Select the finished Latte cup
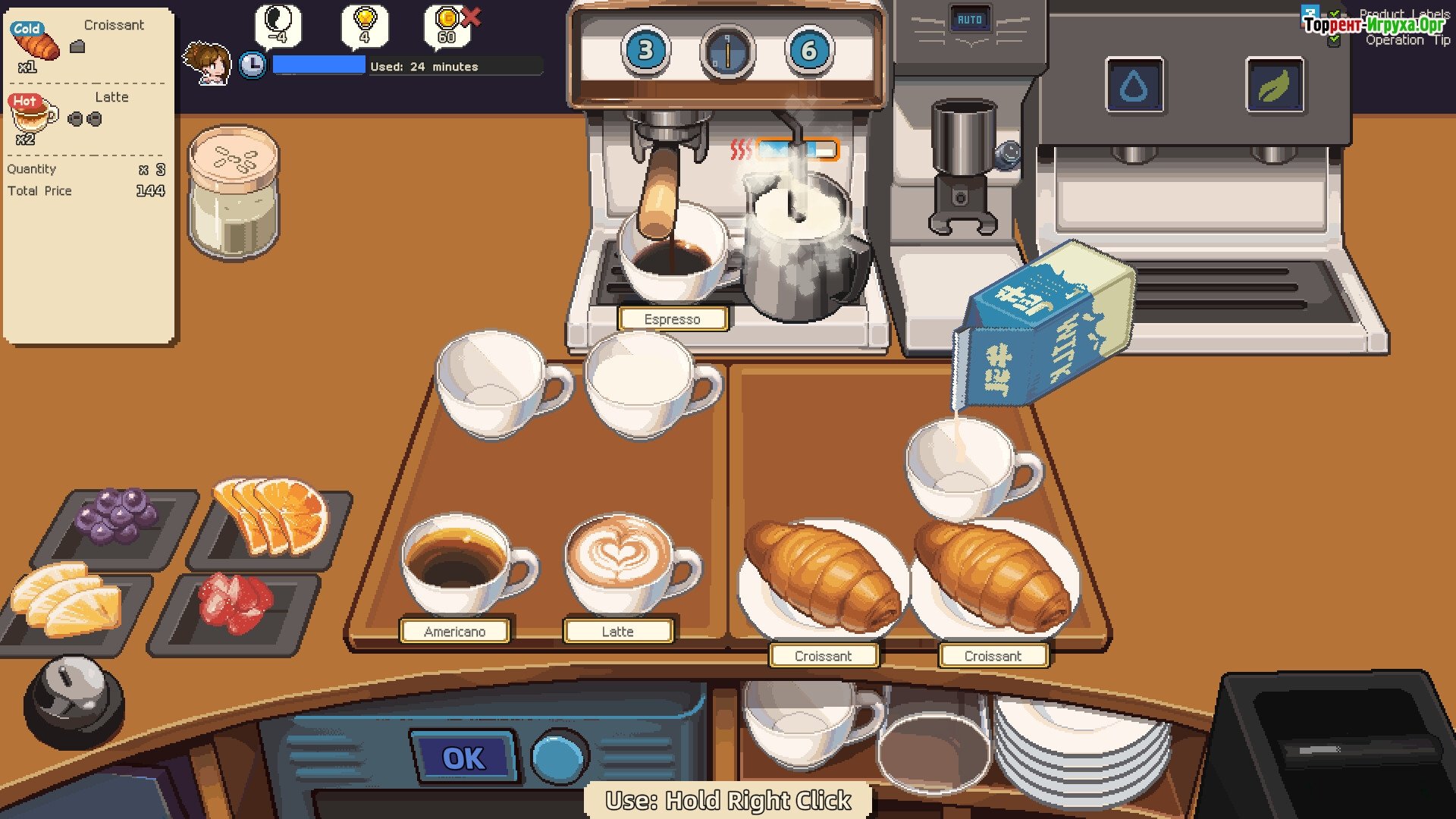This screenshot has width=1456, height=819. point(622,565)
